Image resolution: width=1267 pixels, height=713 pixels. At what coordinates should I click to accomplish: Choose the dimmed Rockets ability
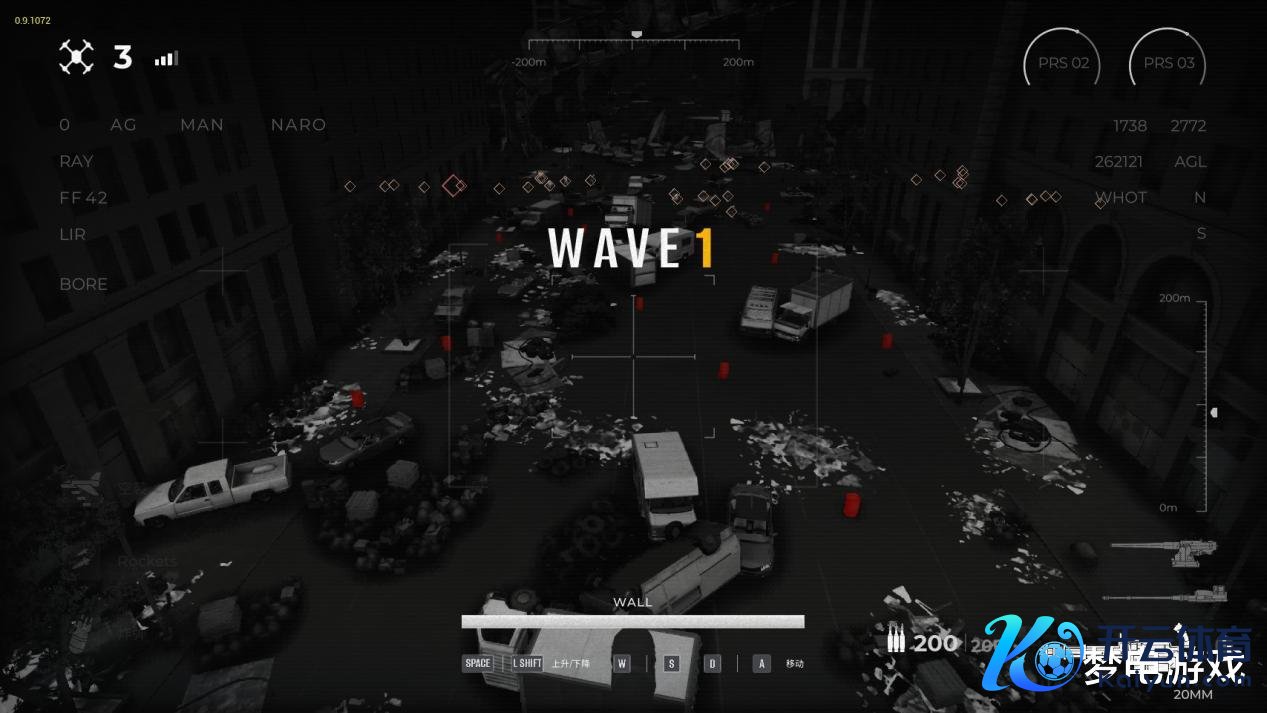147,562
